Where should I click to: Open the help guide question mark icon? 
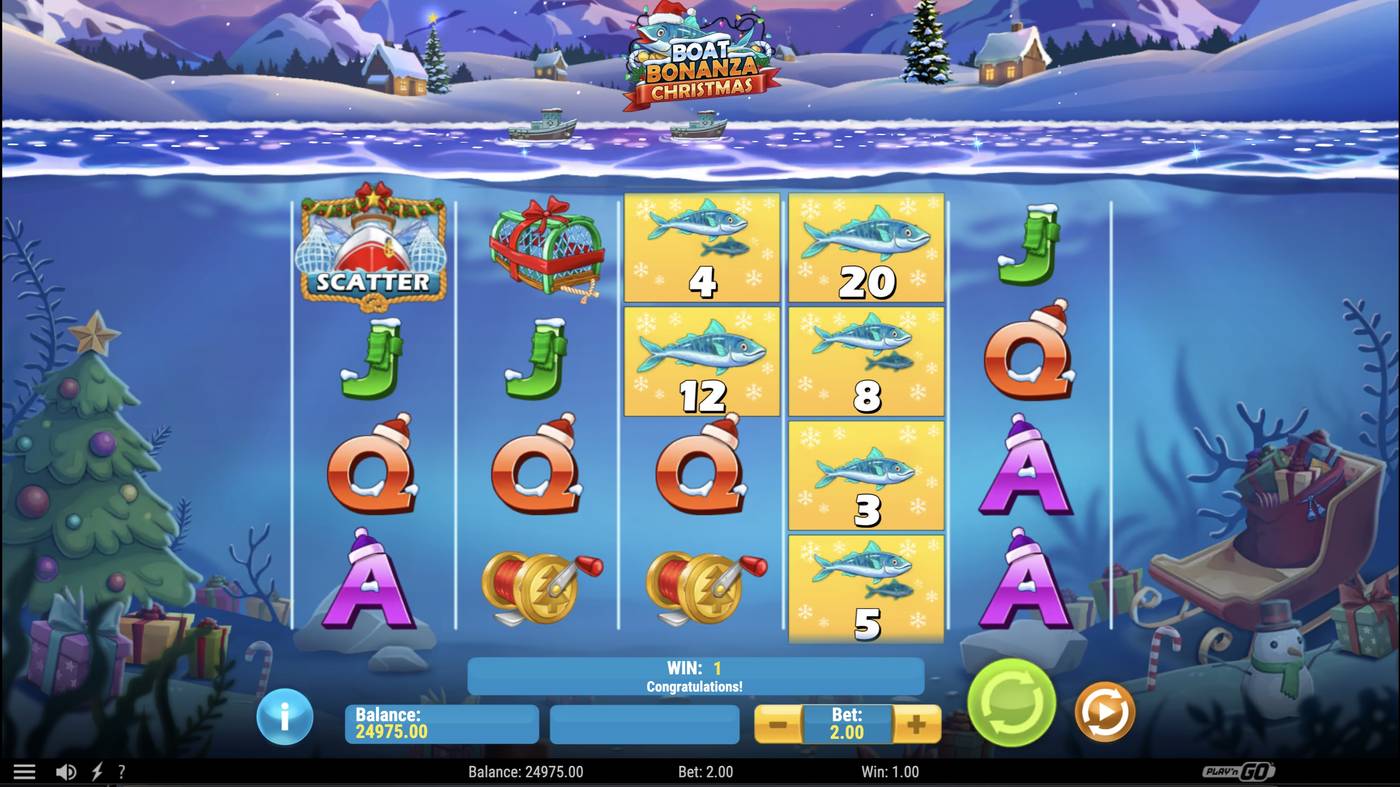coord(122,770)
